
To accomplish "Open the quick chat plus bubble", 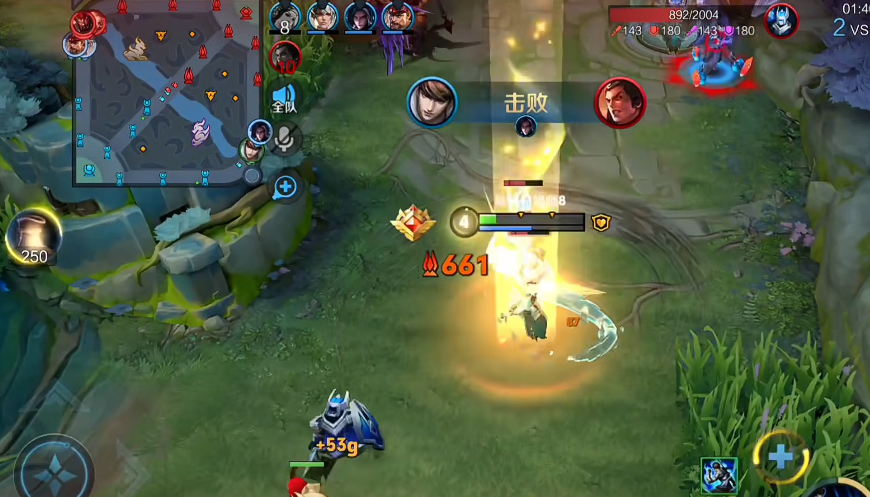I will pos(285,186).
